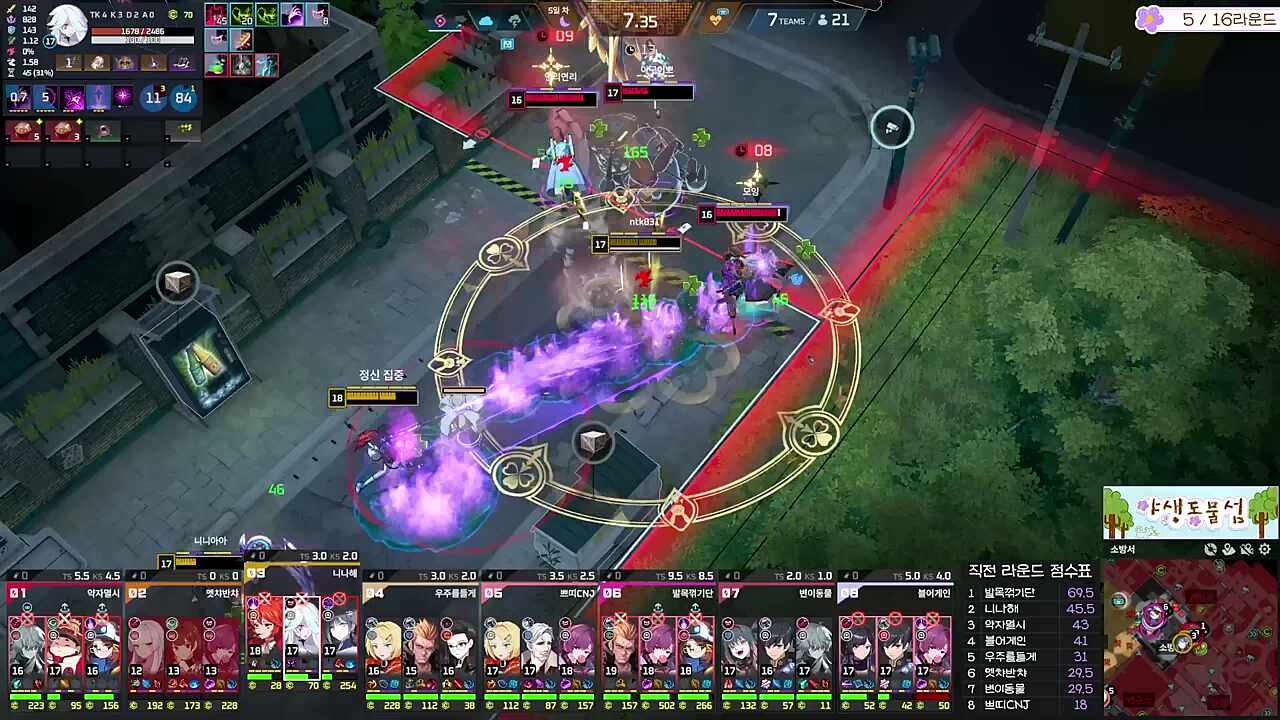Click the heart icon left of the team counter
Screen dimensions: 1280x720
tap(715, 20)
